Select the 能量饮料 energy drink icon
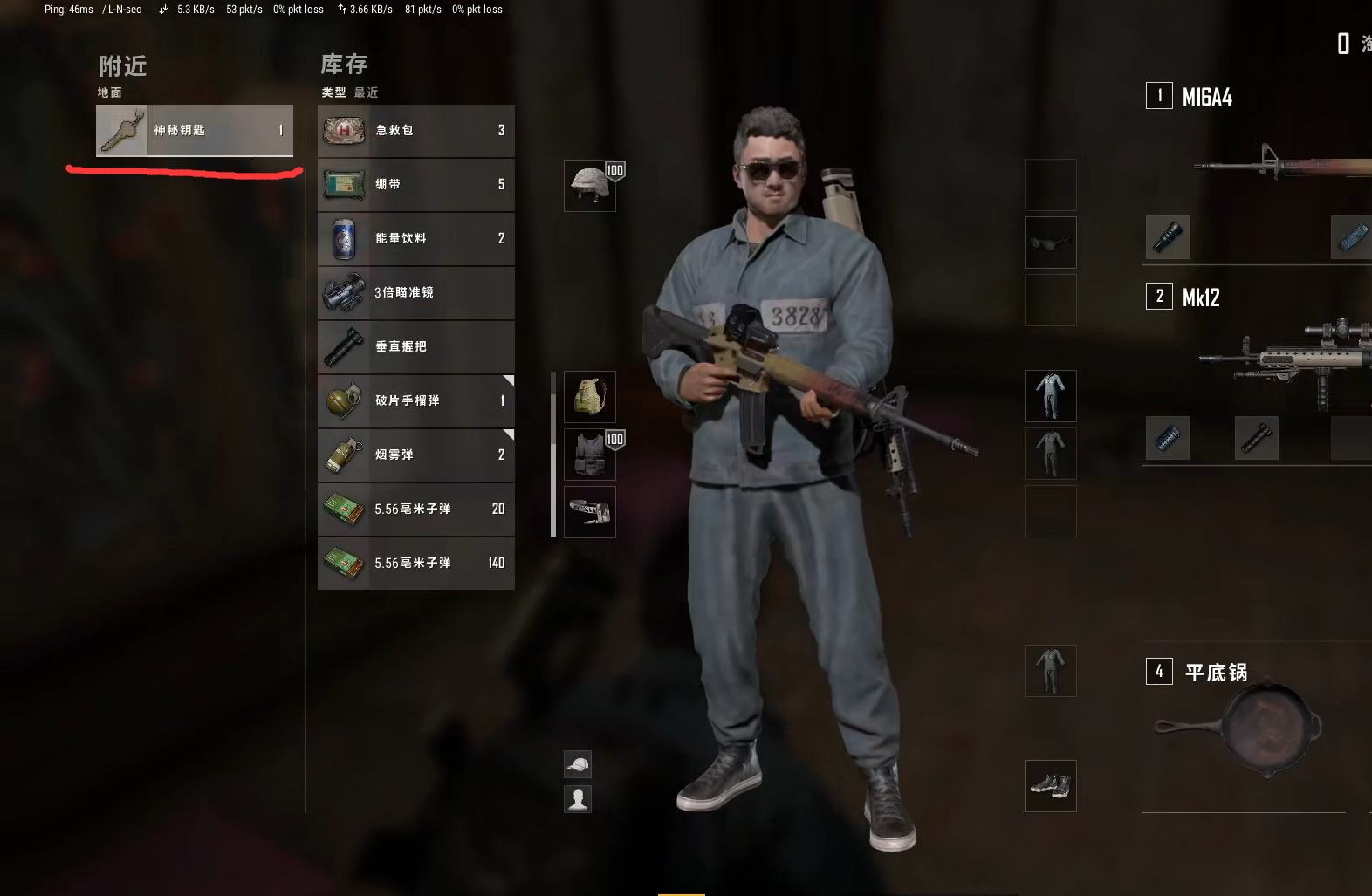The height and width of the screenshot is (896, 1372). pyautogui.click(x=344, y=238)
